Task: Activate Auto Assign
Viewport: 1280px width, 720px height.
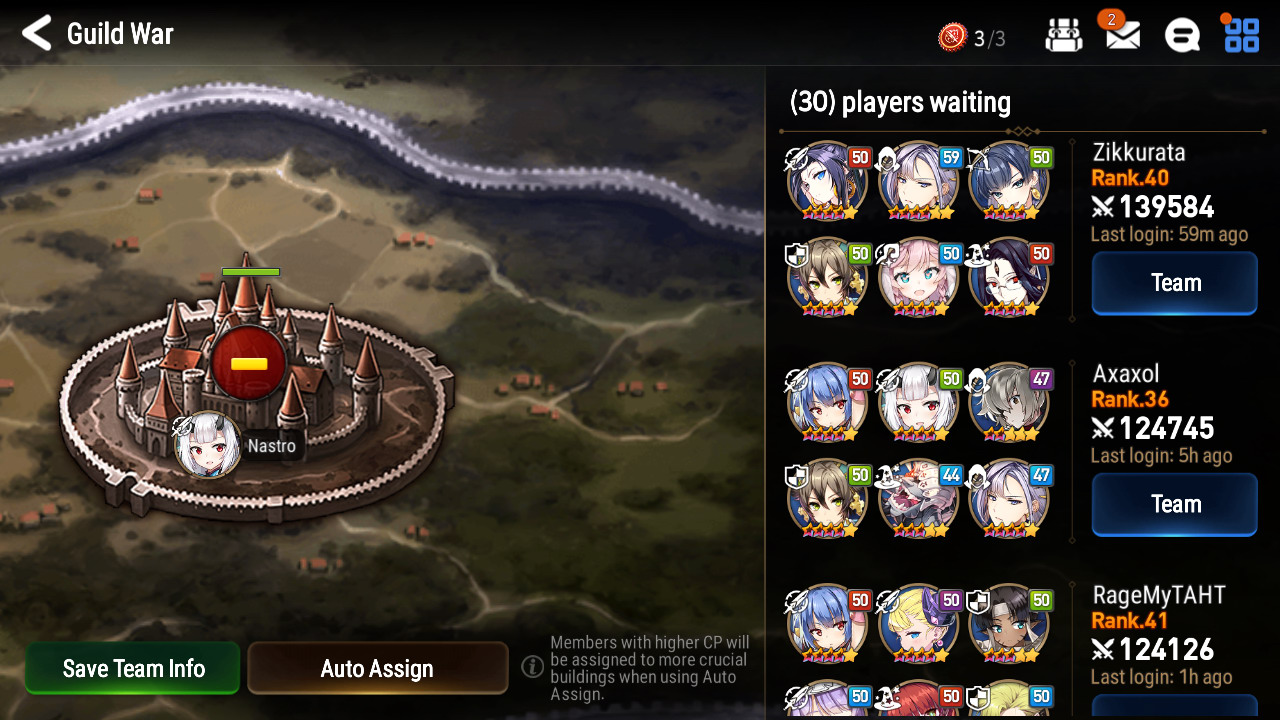Action: pos(377,668)
